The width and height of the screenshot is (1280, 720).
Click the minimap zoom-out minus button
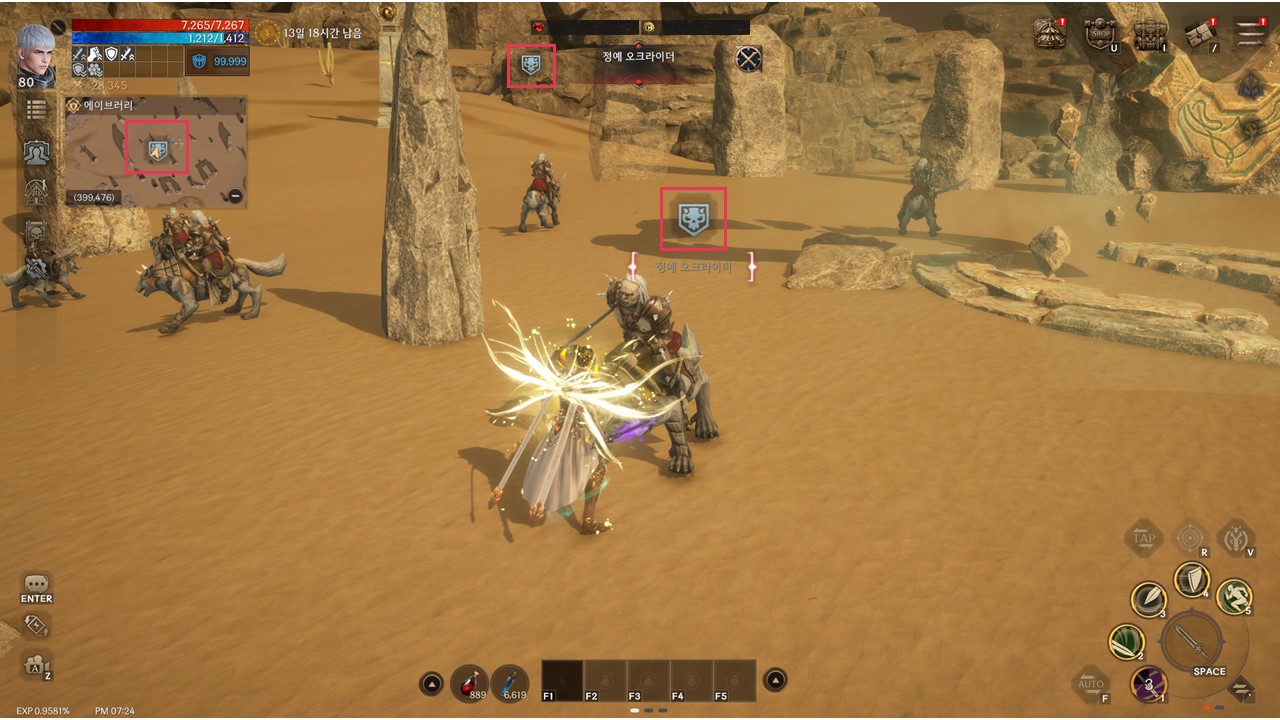click(x=235, y=196)
